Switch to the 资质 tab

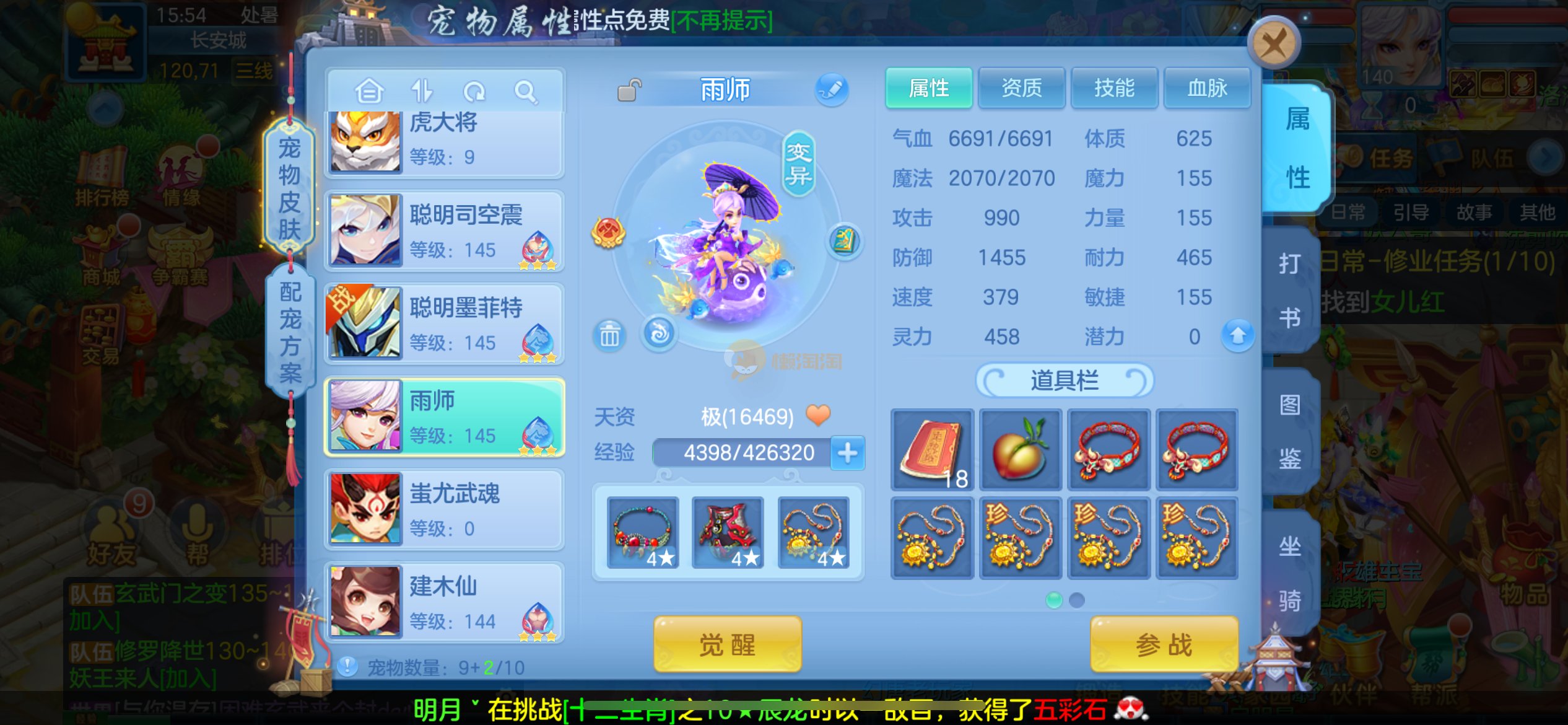1022,88
